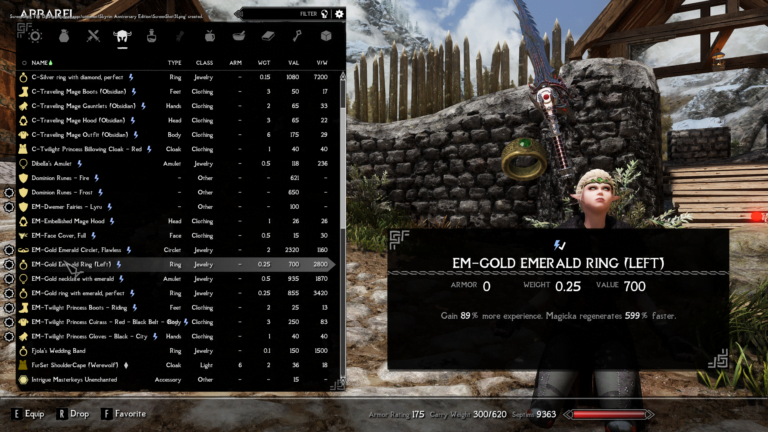Screen dimensions: 768x432
Task: Open the gear settings icon beside the filter
Action: coord(339,14)
